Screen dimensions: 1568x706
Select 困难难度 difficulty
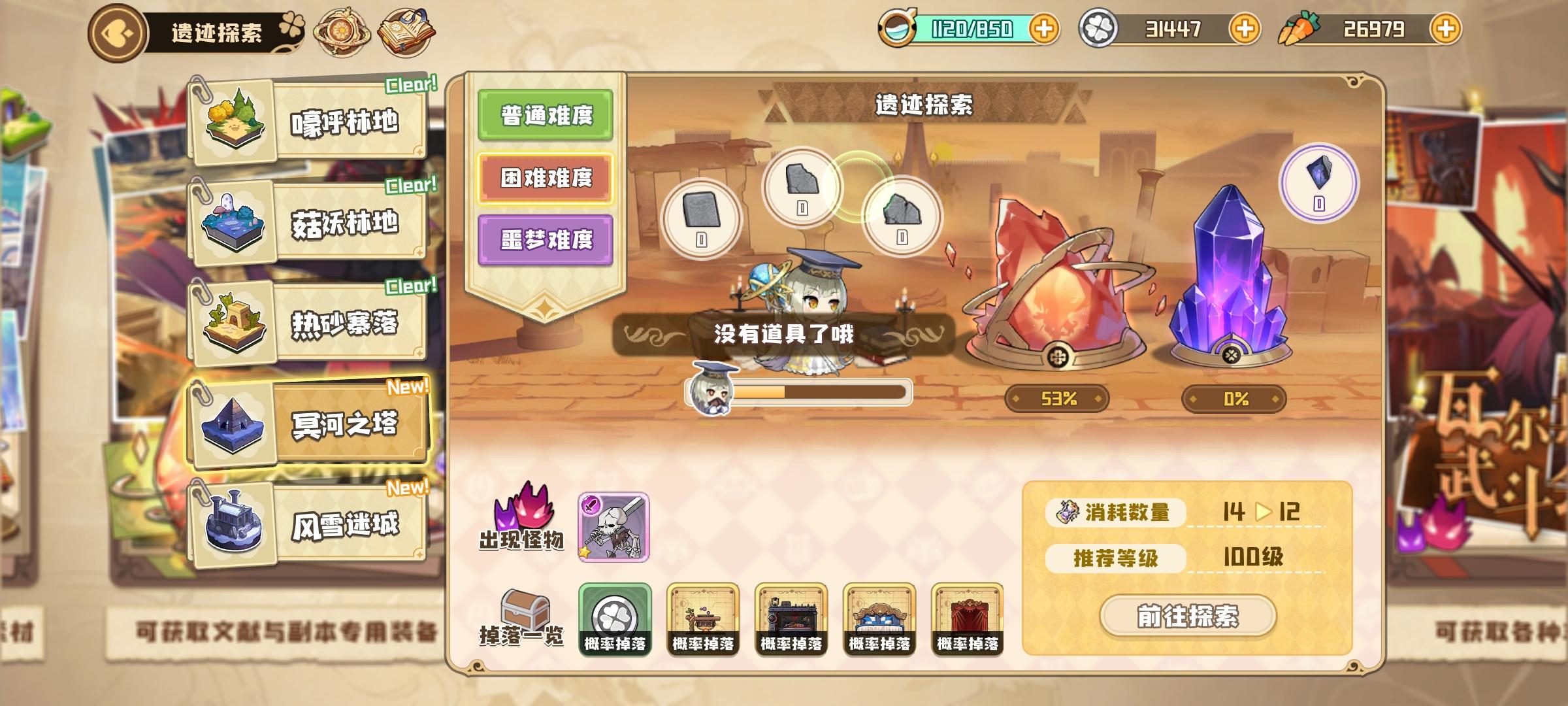pos(544,176)
